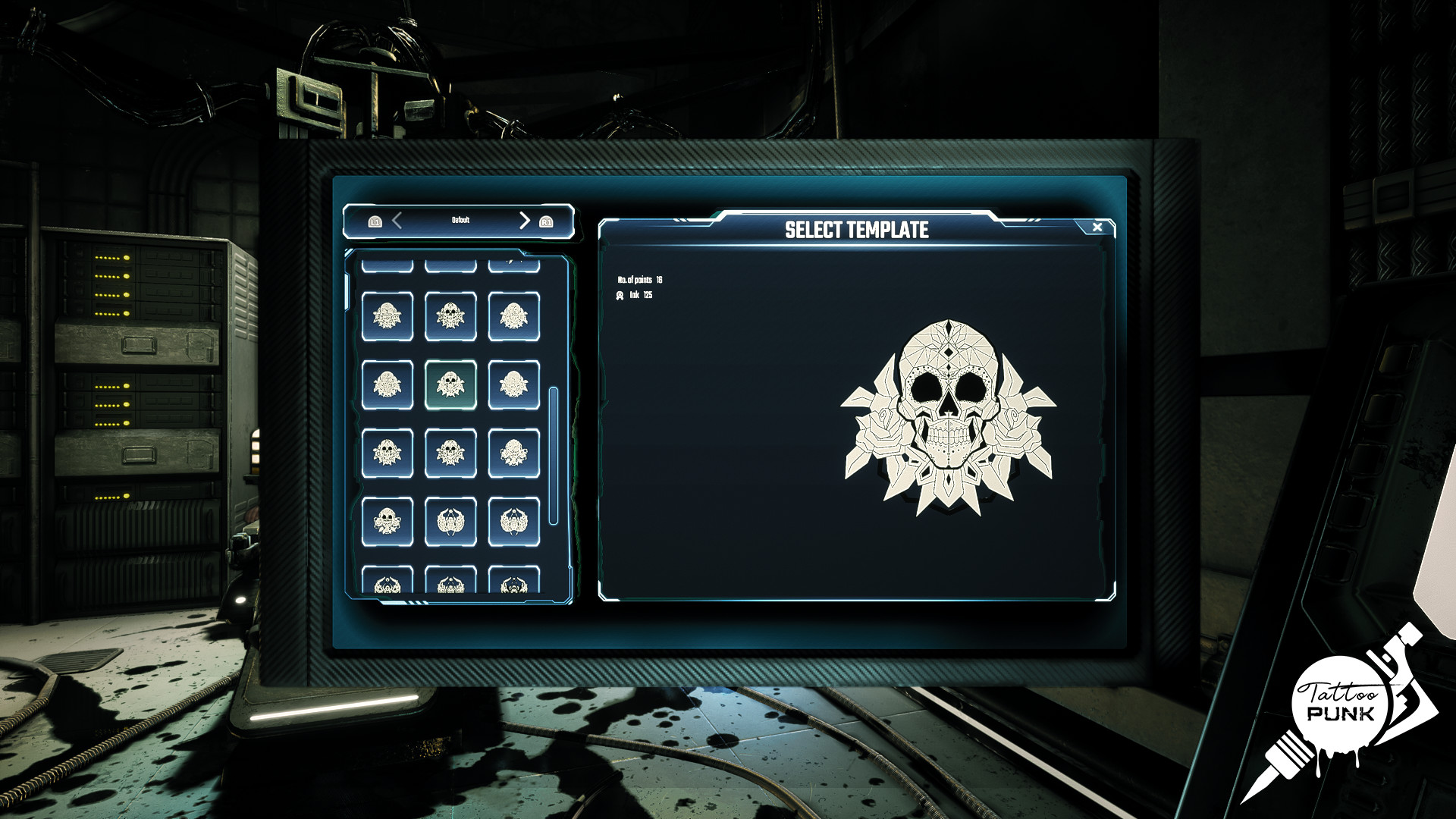This screenshot has width=1456, height=819.
Task: Click the large sugar skull preview image
Action: coord(950,413)
